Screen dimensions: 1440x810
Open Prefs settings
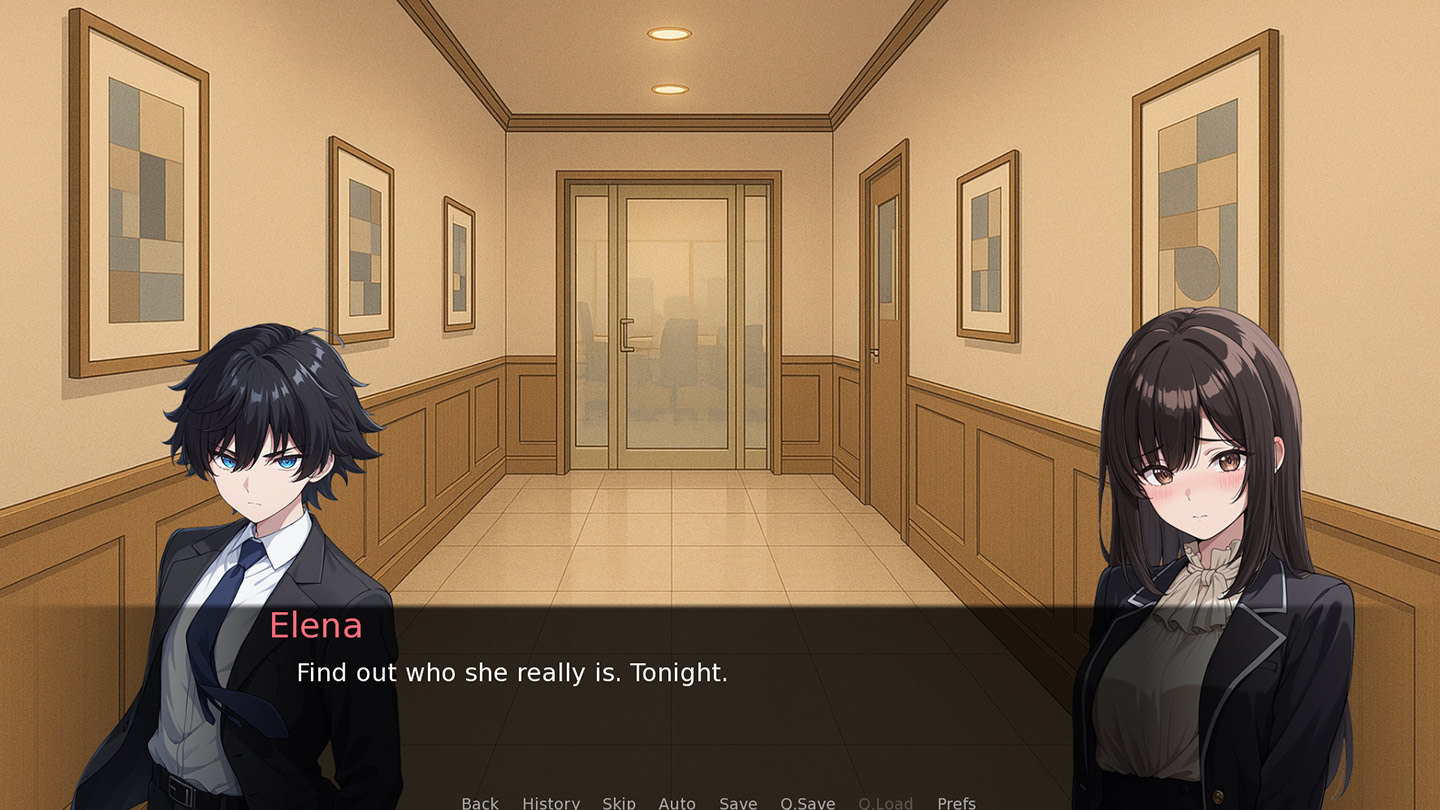(956, 802)
